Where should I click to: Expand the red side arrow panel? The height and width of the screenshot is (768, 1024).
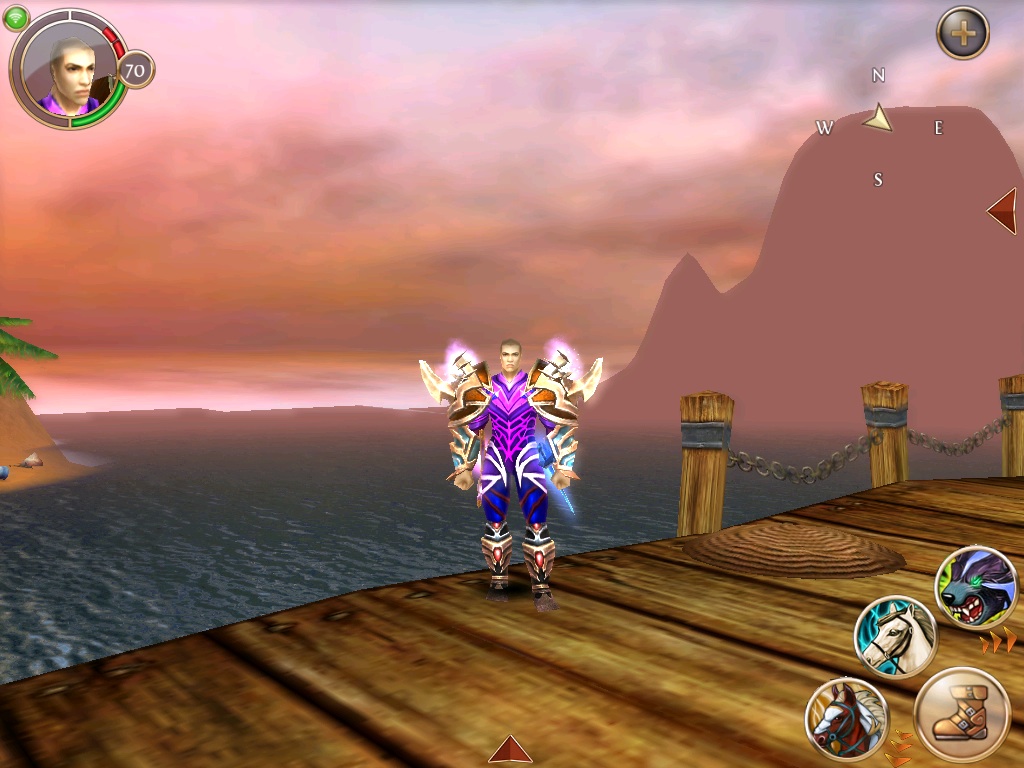pos(1002,211)
